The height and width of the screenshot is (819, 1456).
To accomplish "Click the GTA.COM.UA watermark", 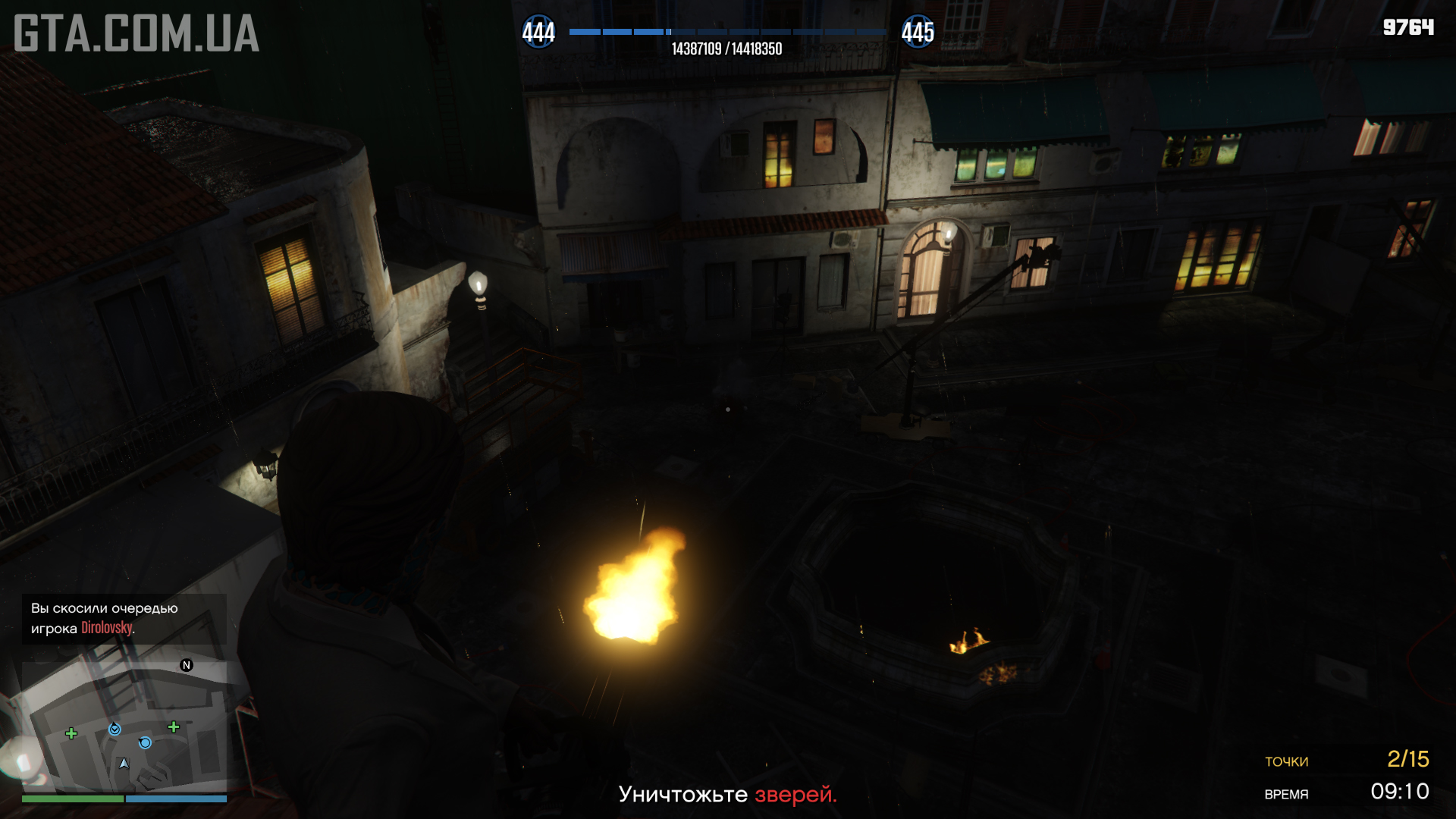I will pyautogui.click(x=136, y=34).
